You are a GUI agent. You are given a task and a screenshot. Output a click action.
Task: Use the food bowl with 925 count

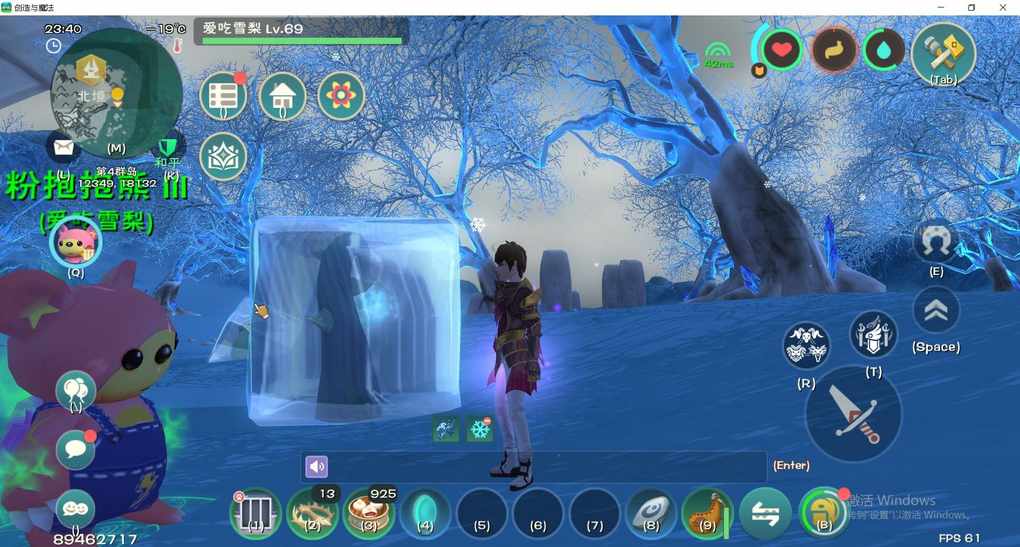coord(368,514)
